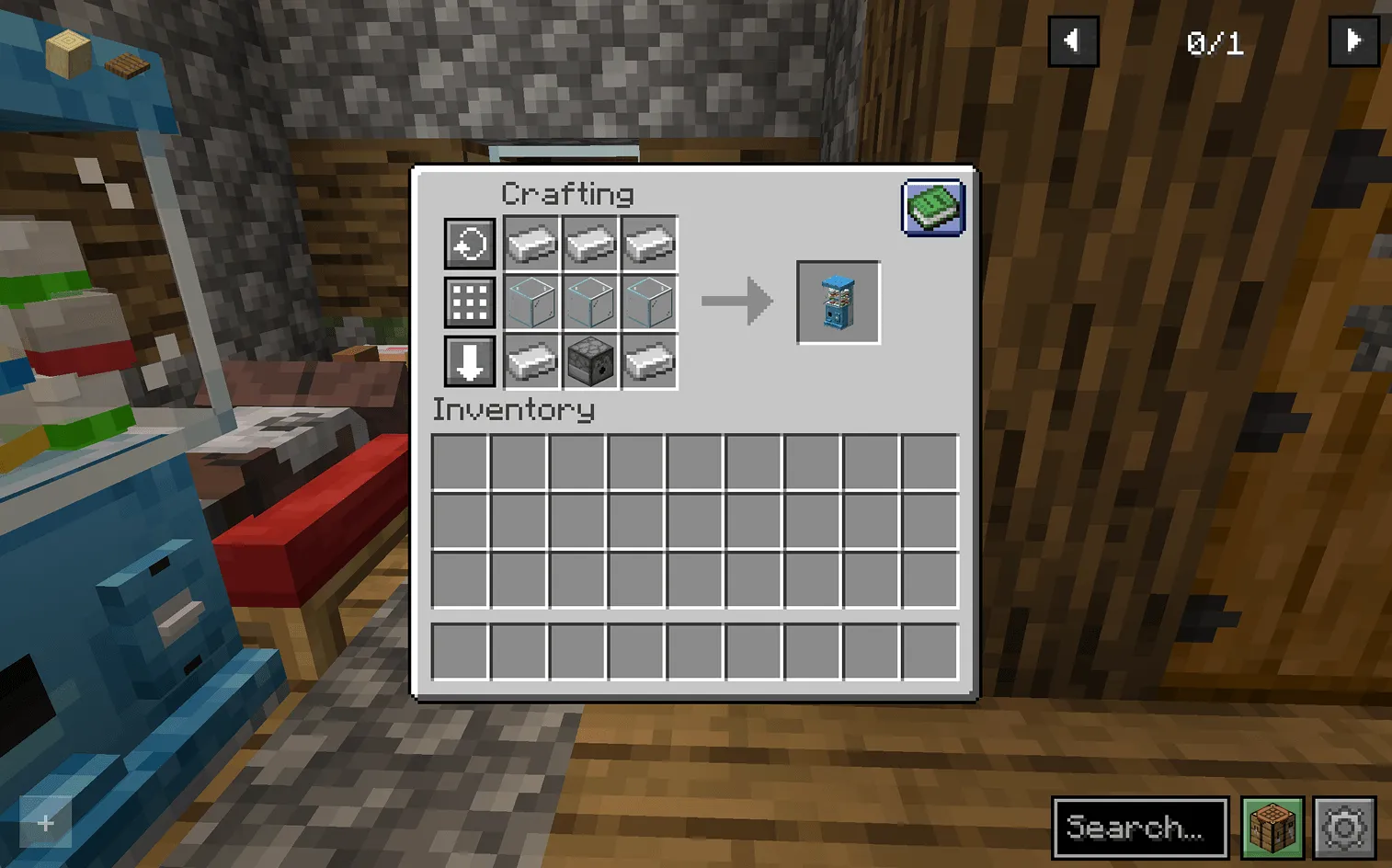Click the 0/1 page indicator

pyautogui.click(x=1215, y=42)
